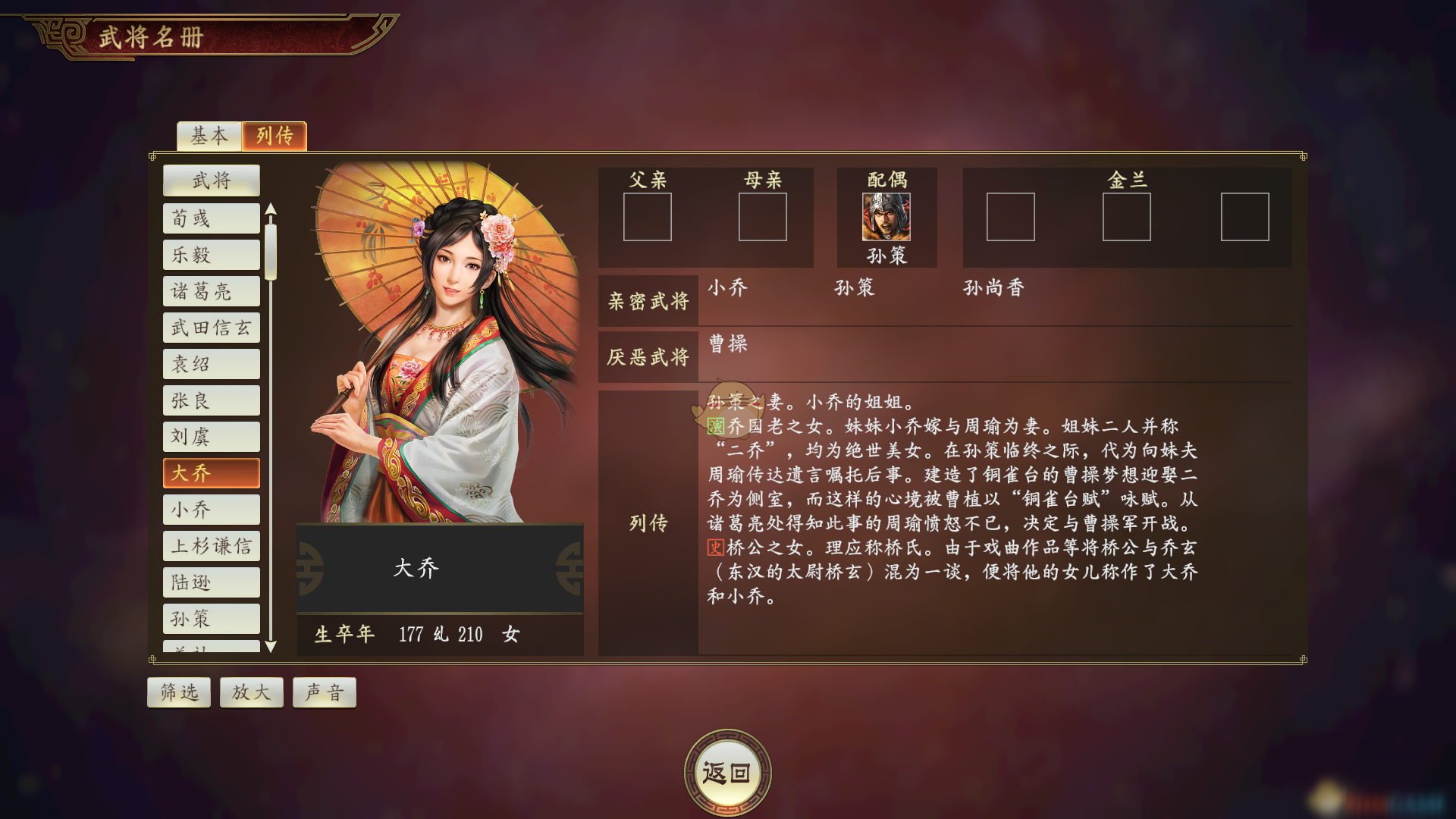Select 乐毅 in the officer list
1456x819 pixels.
(x=211, y=255)
